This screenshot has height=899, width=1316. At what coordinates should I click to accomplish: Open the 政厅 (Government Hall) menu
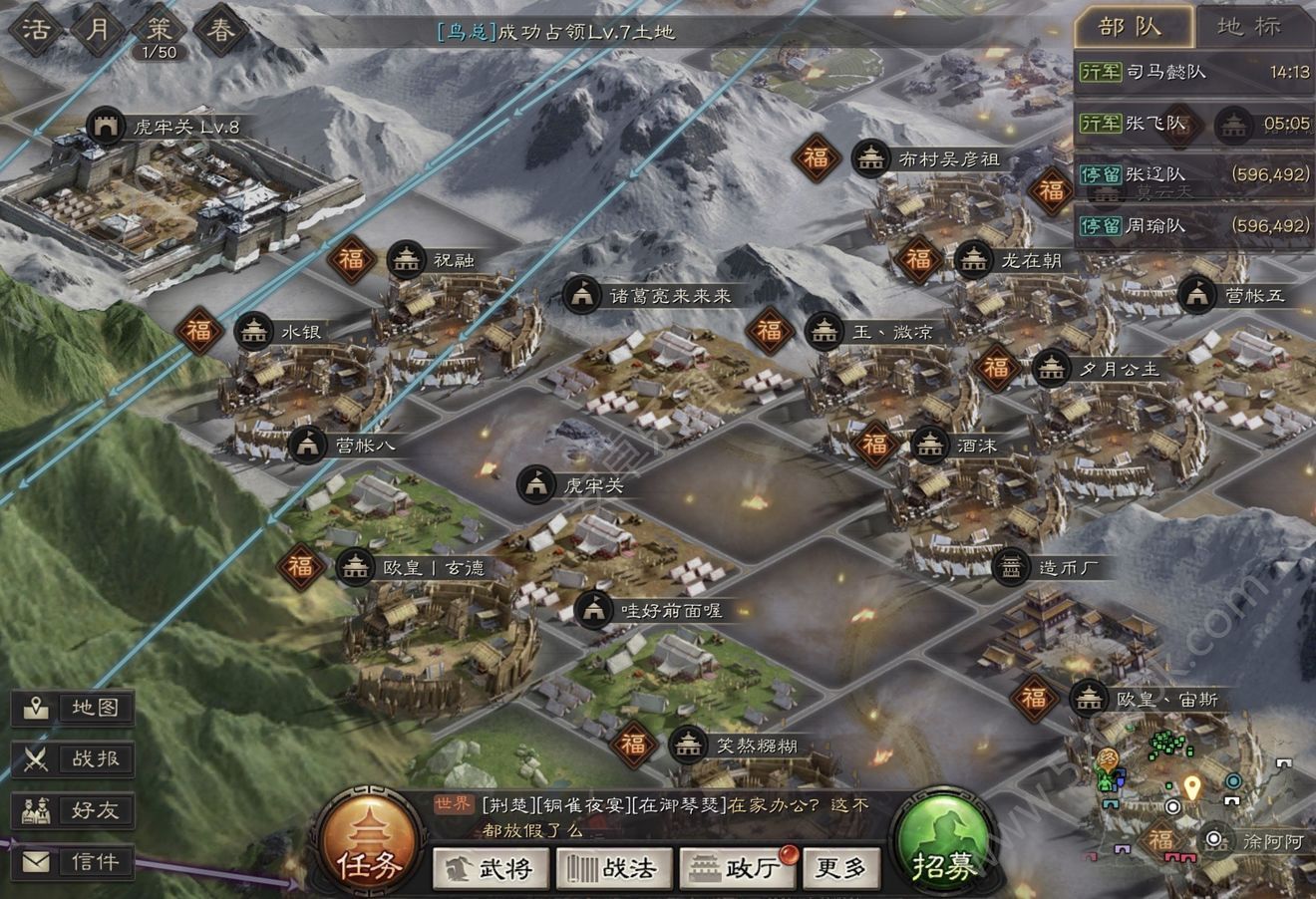click(737, 868)
